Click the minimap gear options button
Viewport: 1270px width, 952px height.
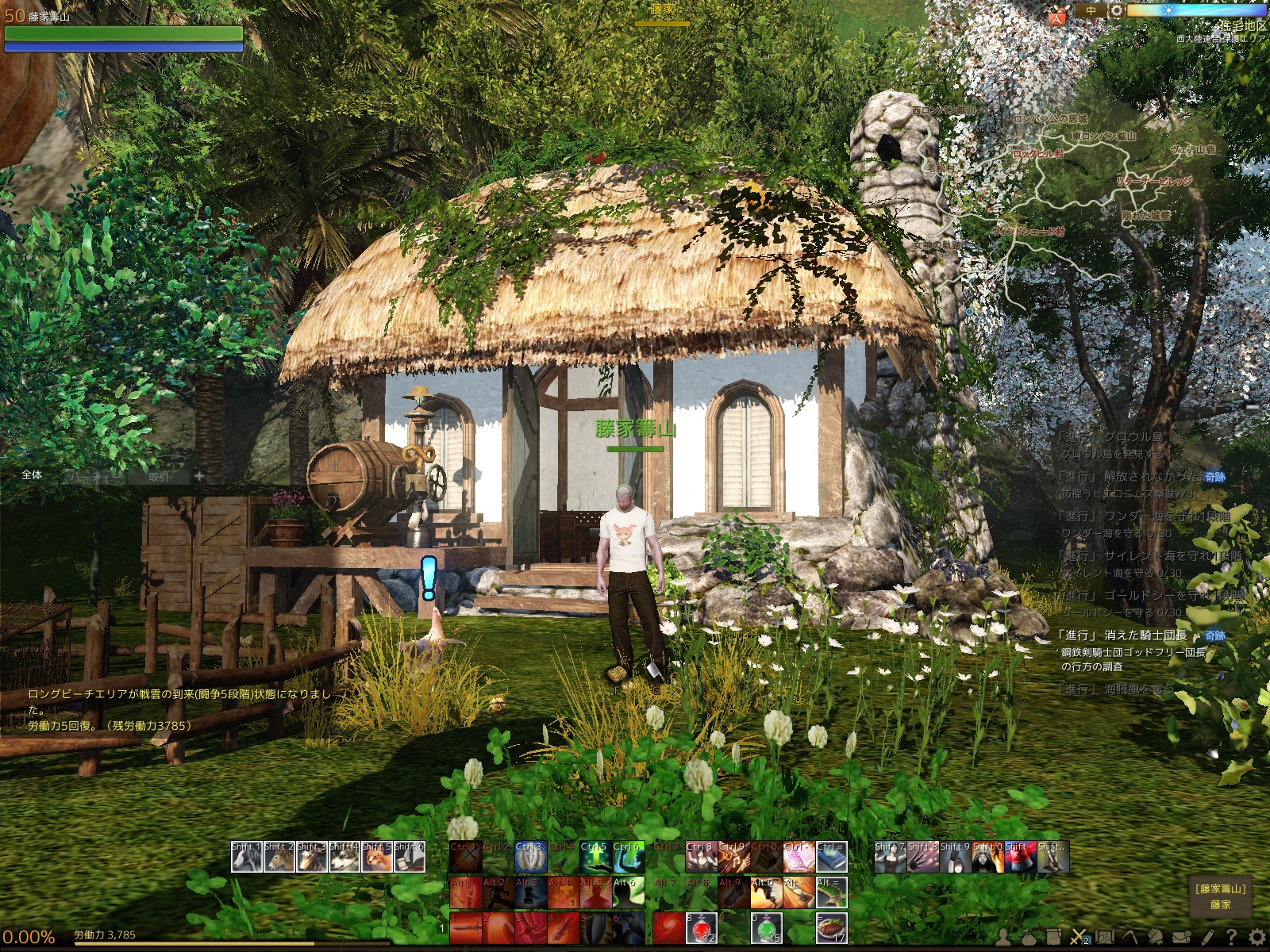pos(1116,11)
